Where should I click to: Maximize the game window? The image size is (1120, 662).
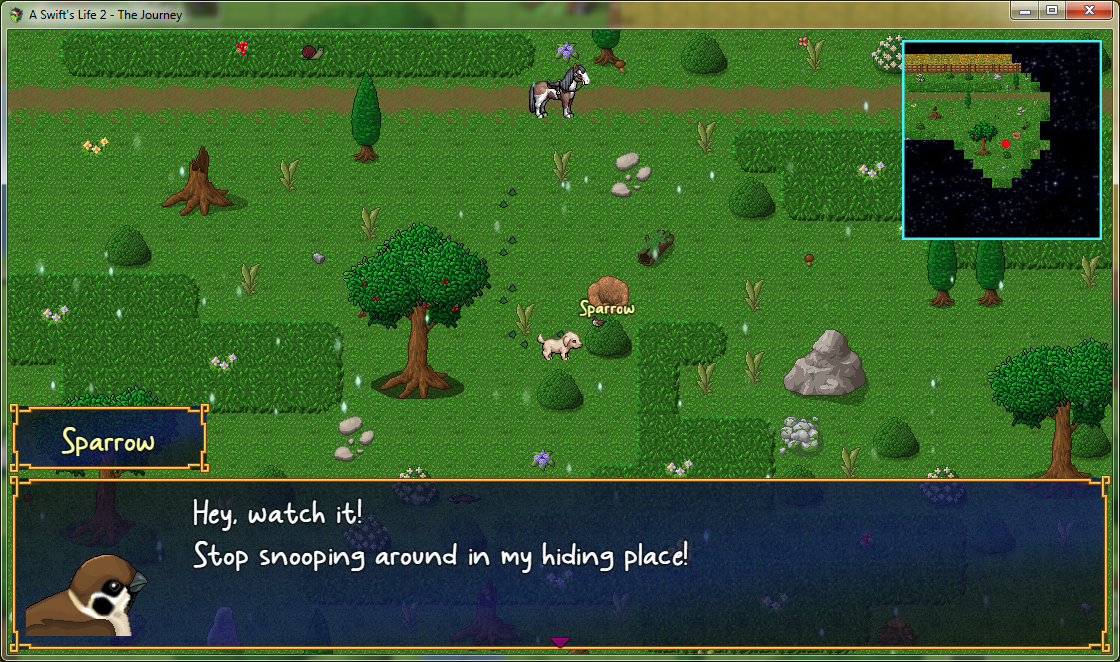[1051, 10]
